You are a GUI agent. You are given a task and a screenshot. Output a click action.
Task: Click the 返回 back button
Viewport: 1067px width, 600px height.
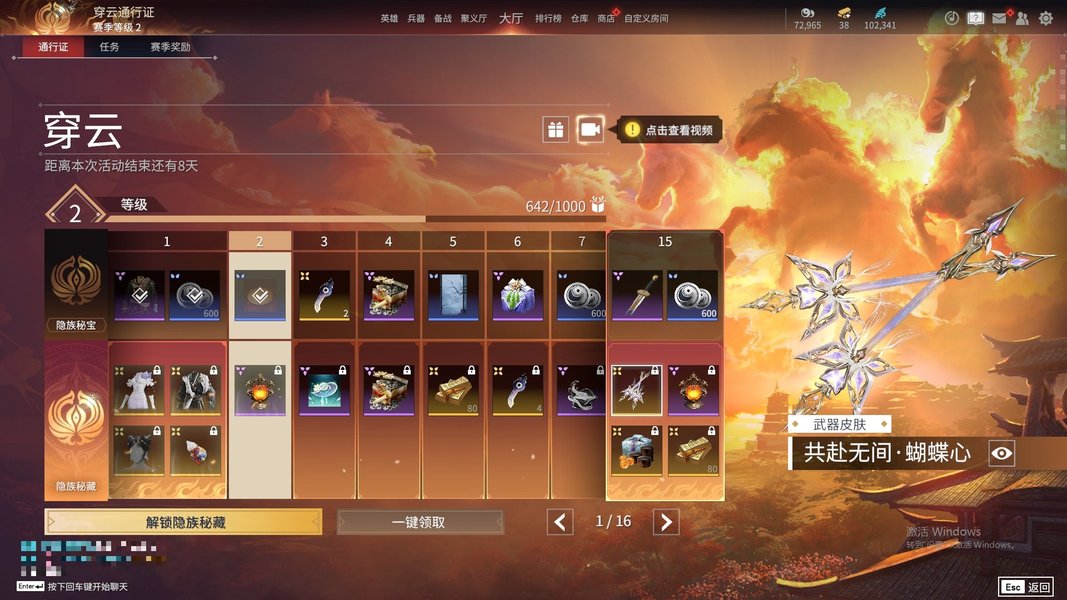1026,587
